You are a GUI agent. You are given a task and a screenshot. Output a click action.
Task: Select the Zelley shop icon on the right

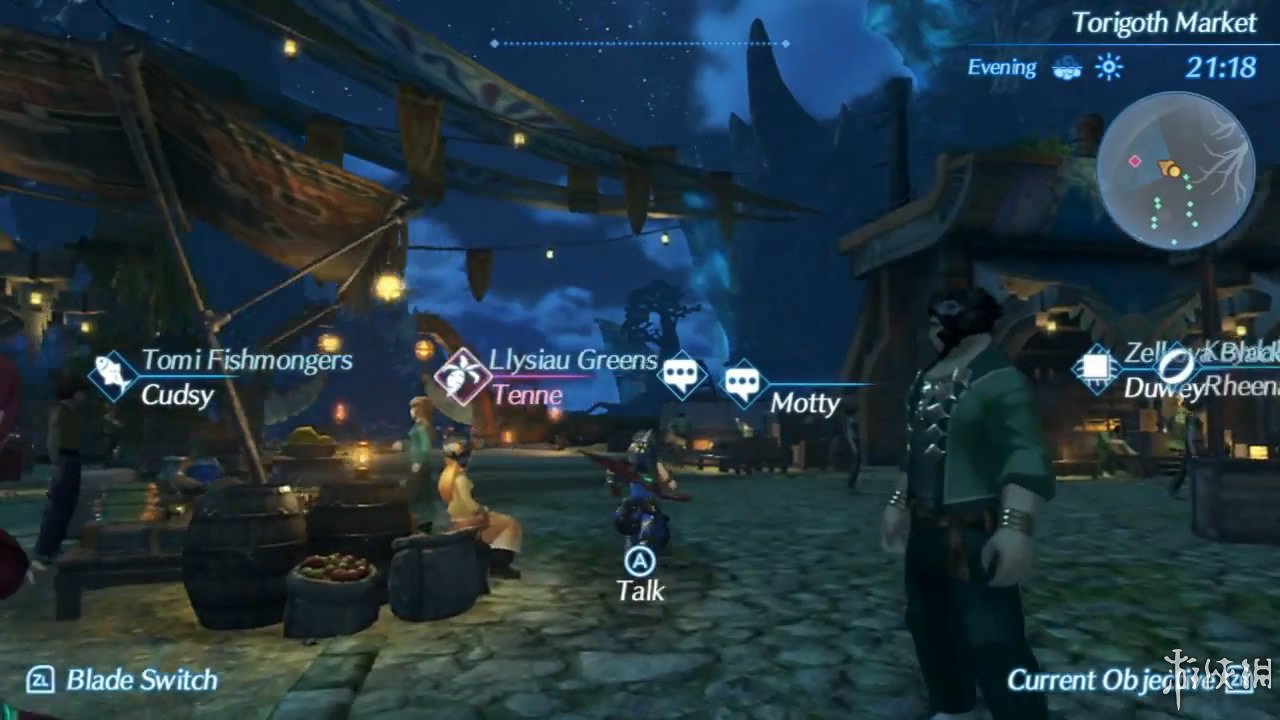pyautogui.click(x=1097, y=369)
